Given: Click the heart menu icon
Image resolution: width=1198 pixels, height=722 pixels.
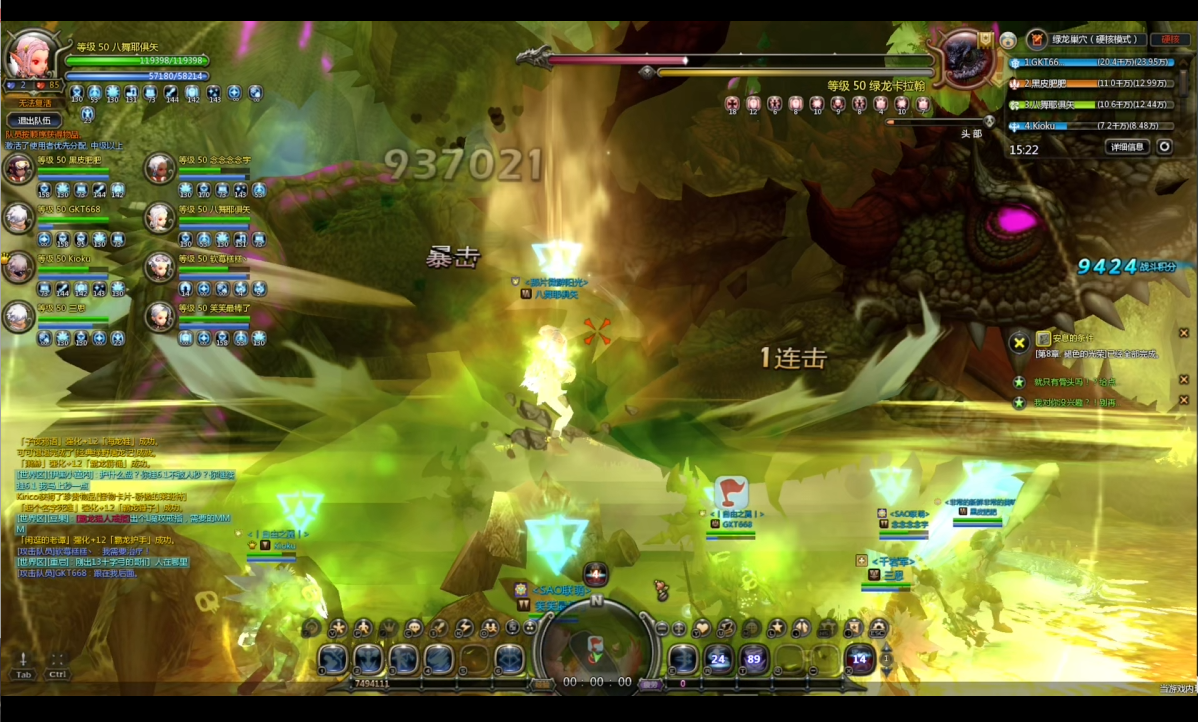Looking at the screenshot, I should 702,628.
